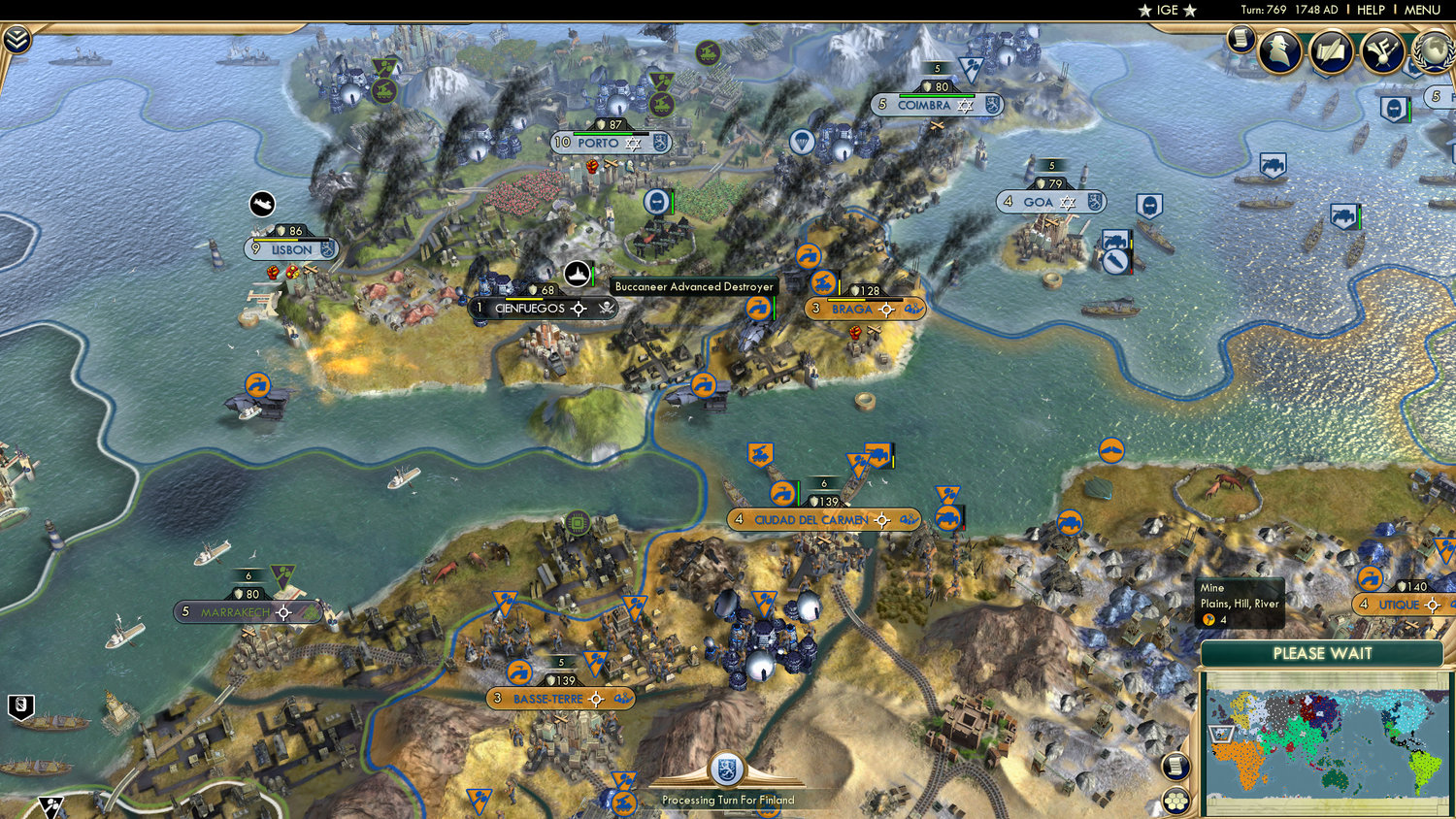Viewport: 1456px width, 819px height.
Task: Click the HELP link in the top bar
Action: pyautogui.click(x=1372, y=10)
